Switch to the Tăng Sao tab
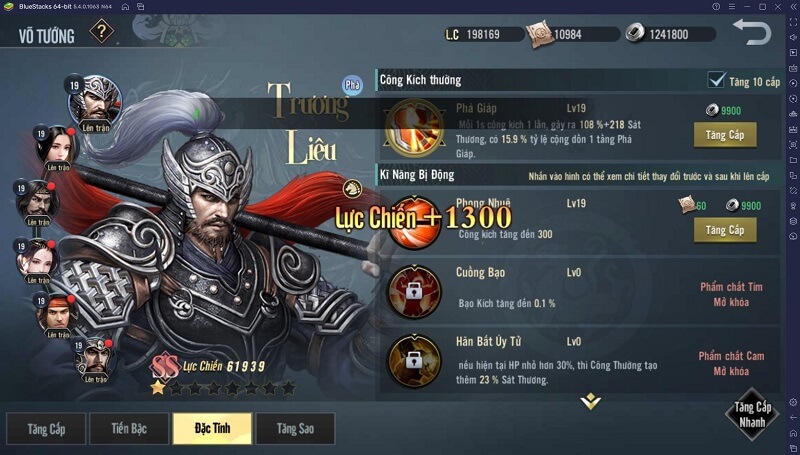Viewport: 800px width, 455px height. click(x=294, y=429)
